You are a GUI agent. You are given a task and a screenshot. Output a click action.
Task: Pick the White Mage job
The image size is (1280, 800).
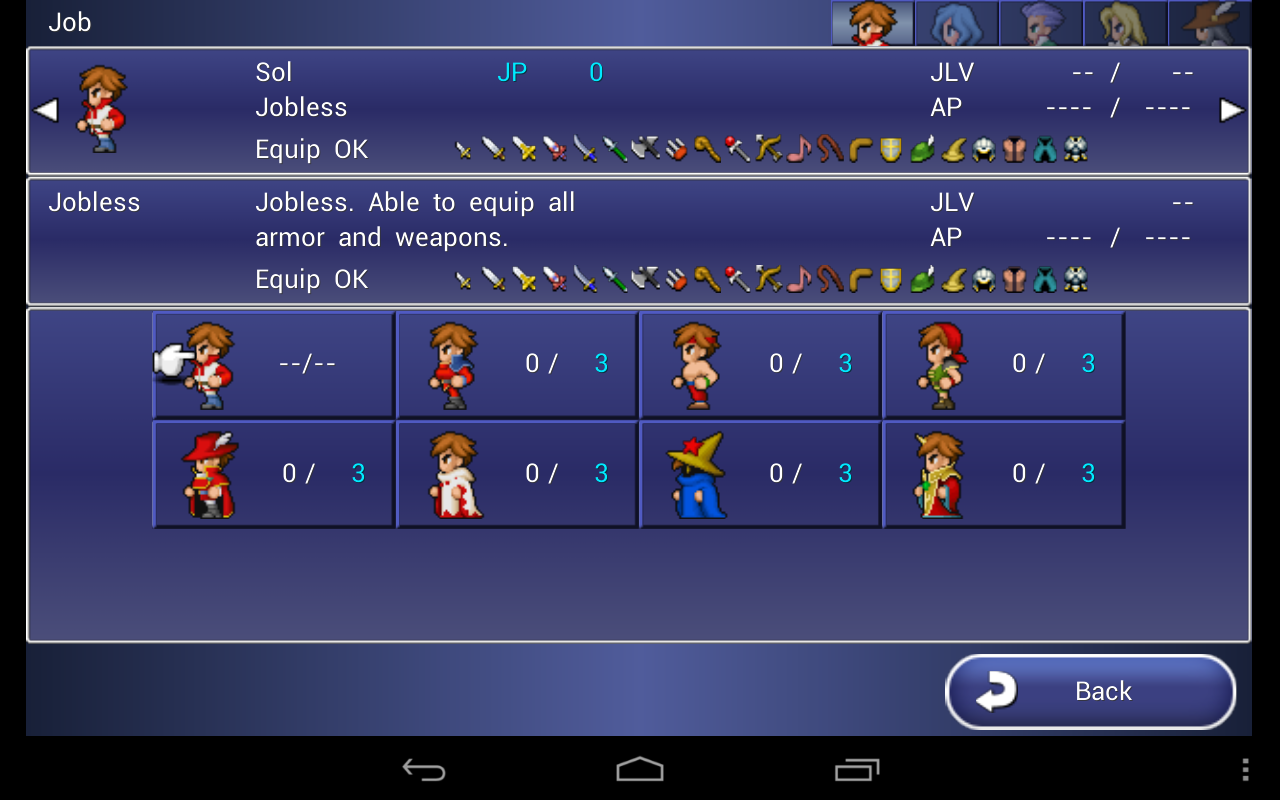(516, 473)
